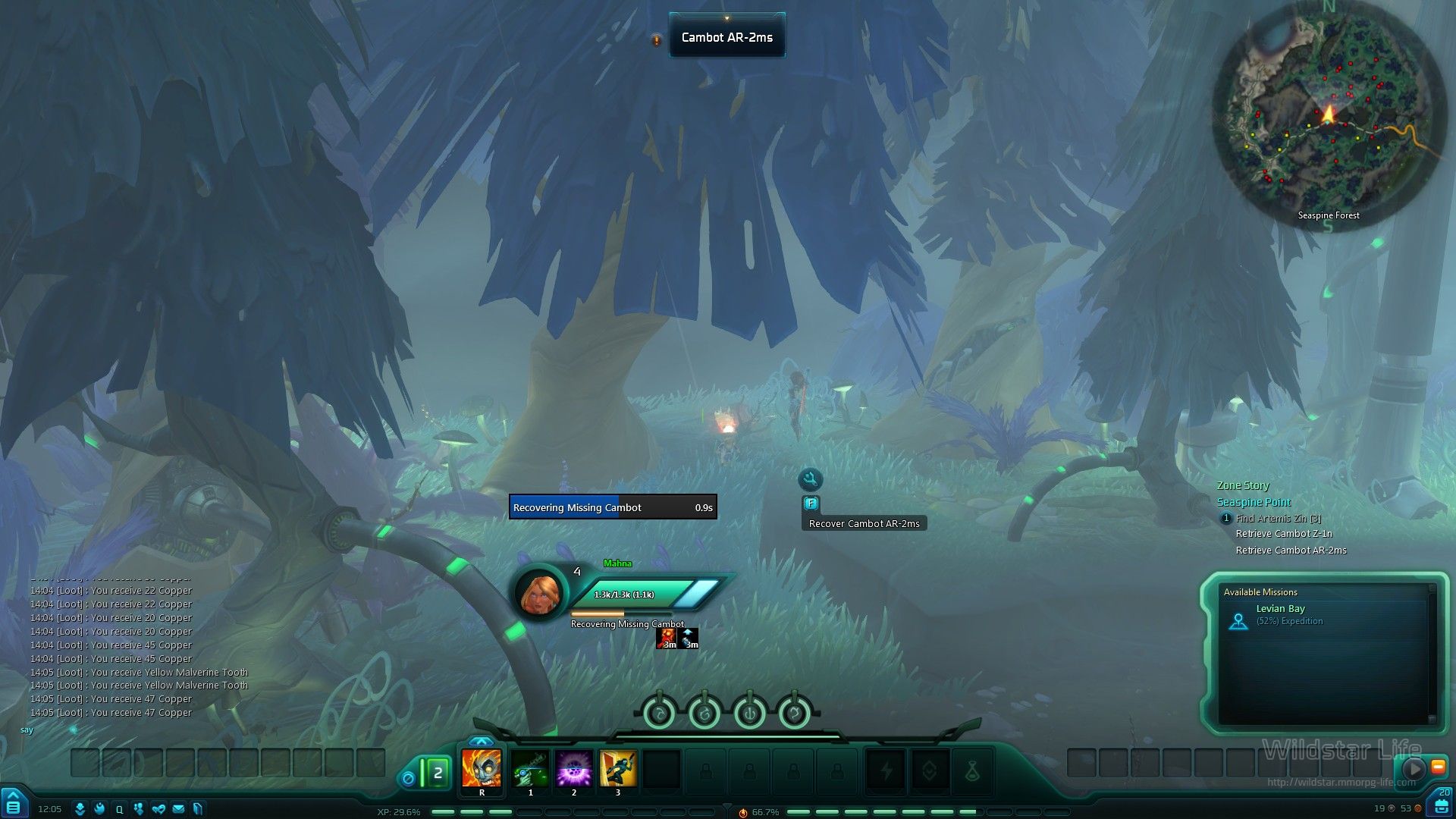This screenshot has height=819, width=1456.
Task: Open the mail envelope icon
Action: click(x=178, y=809)
